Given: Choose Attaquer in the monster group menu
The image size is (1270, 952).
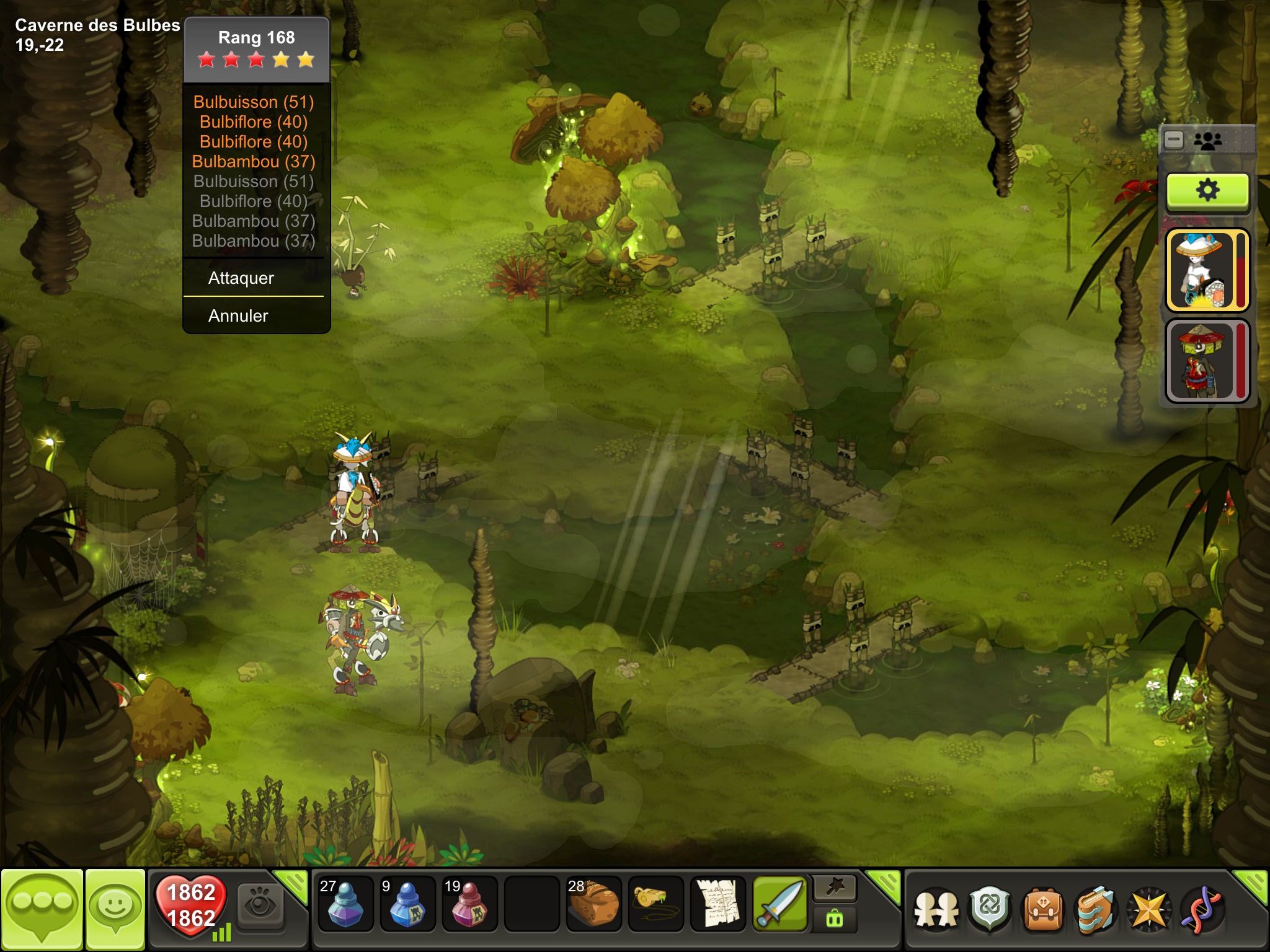Looking at the screenshot, I should [x=241, y=278].
